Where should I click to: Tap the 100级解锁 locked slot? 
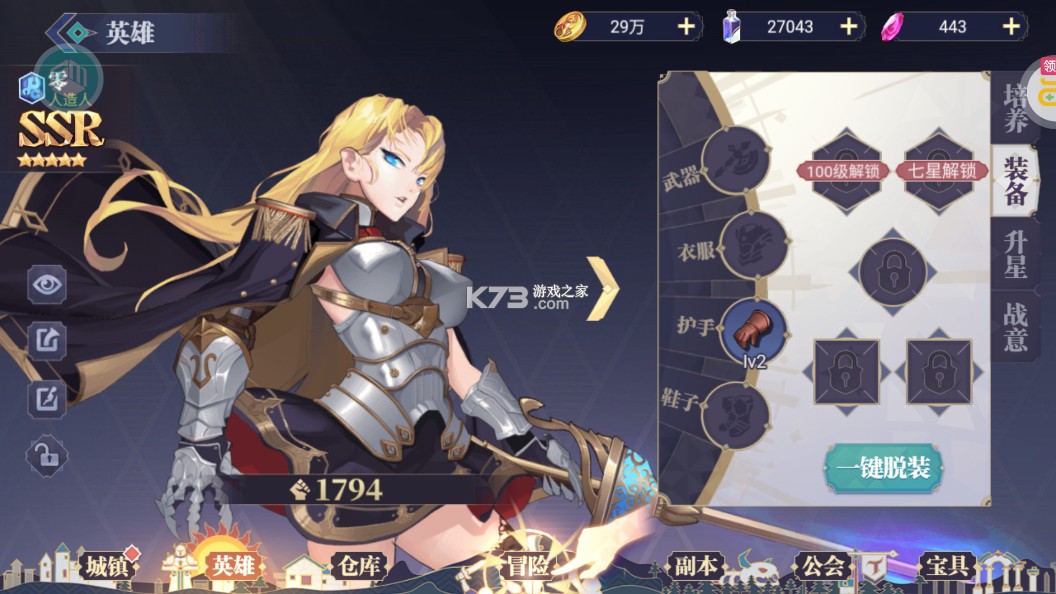pos(845,170)
